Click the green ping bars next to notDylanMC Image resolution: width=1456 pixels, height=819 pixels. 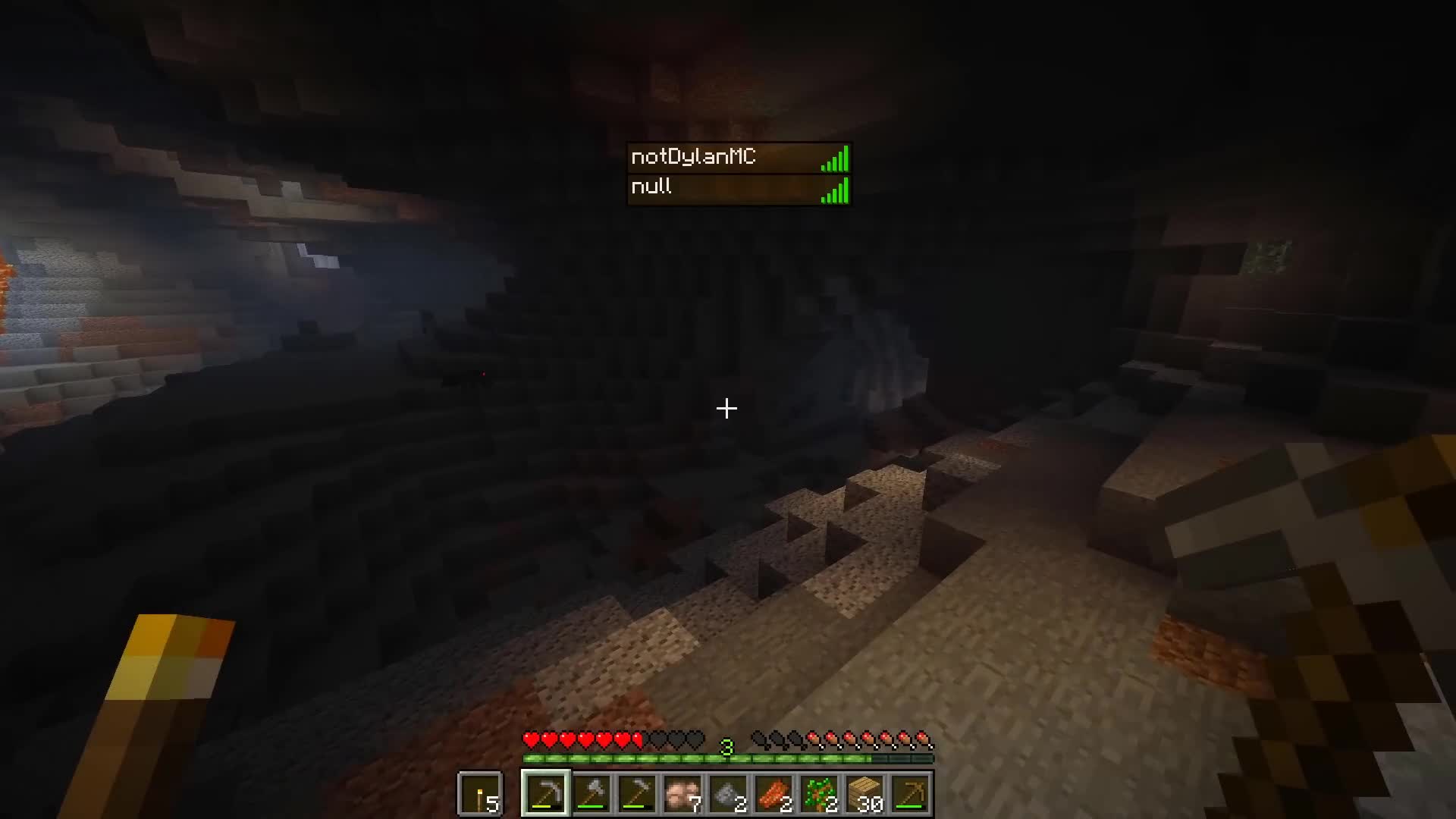[834, 158]
